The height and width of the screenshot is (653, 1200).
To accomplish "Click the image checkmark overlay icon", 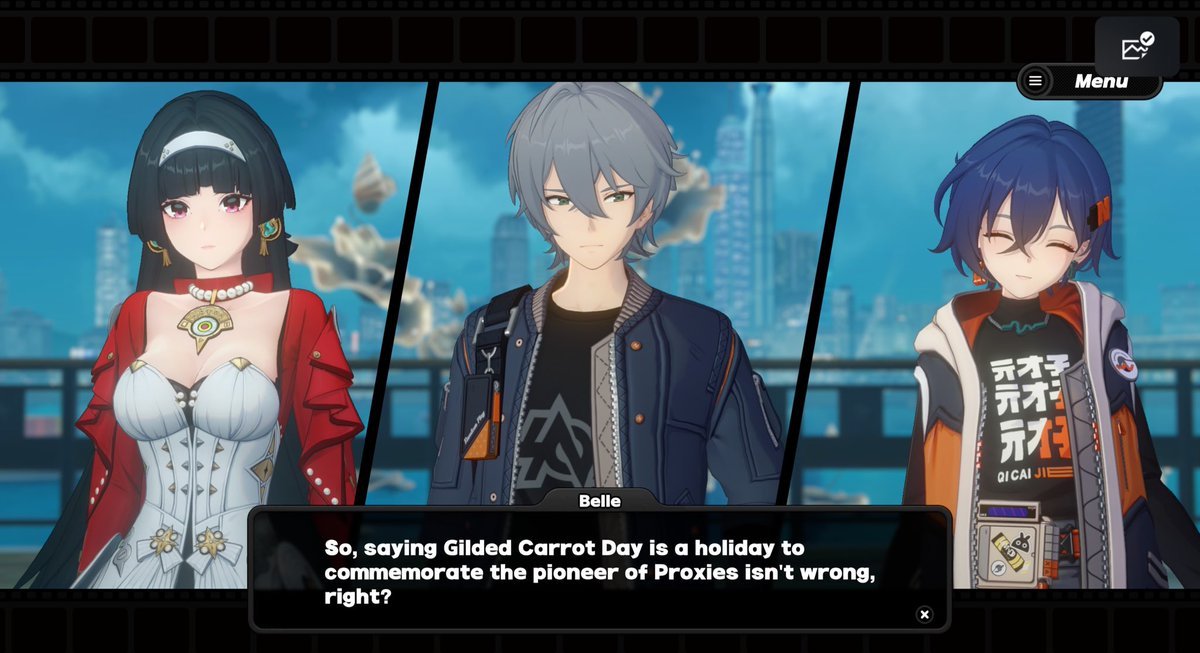I will [x=1137, y=46].
